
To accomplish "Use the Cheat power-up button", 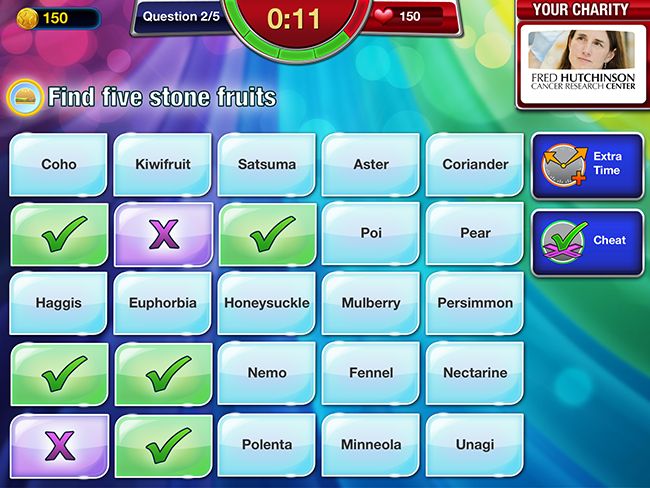I will 588,241.
